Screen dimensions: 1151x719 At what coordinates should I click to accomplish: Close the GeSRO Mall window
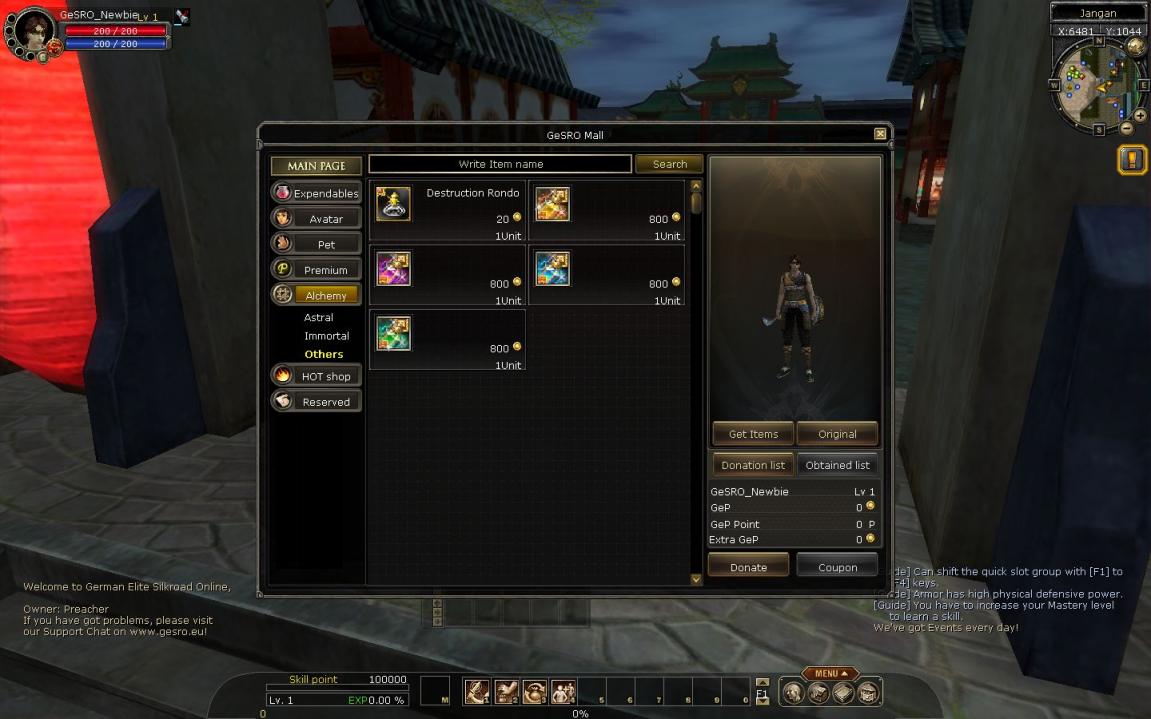pyautogui.click(x=880, y=134)
